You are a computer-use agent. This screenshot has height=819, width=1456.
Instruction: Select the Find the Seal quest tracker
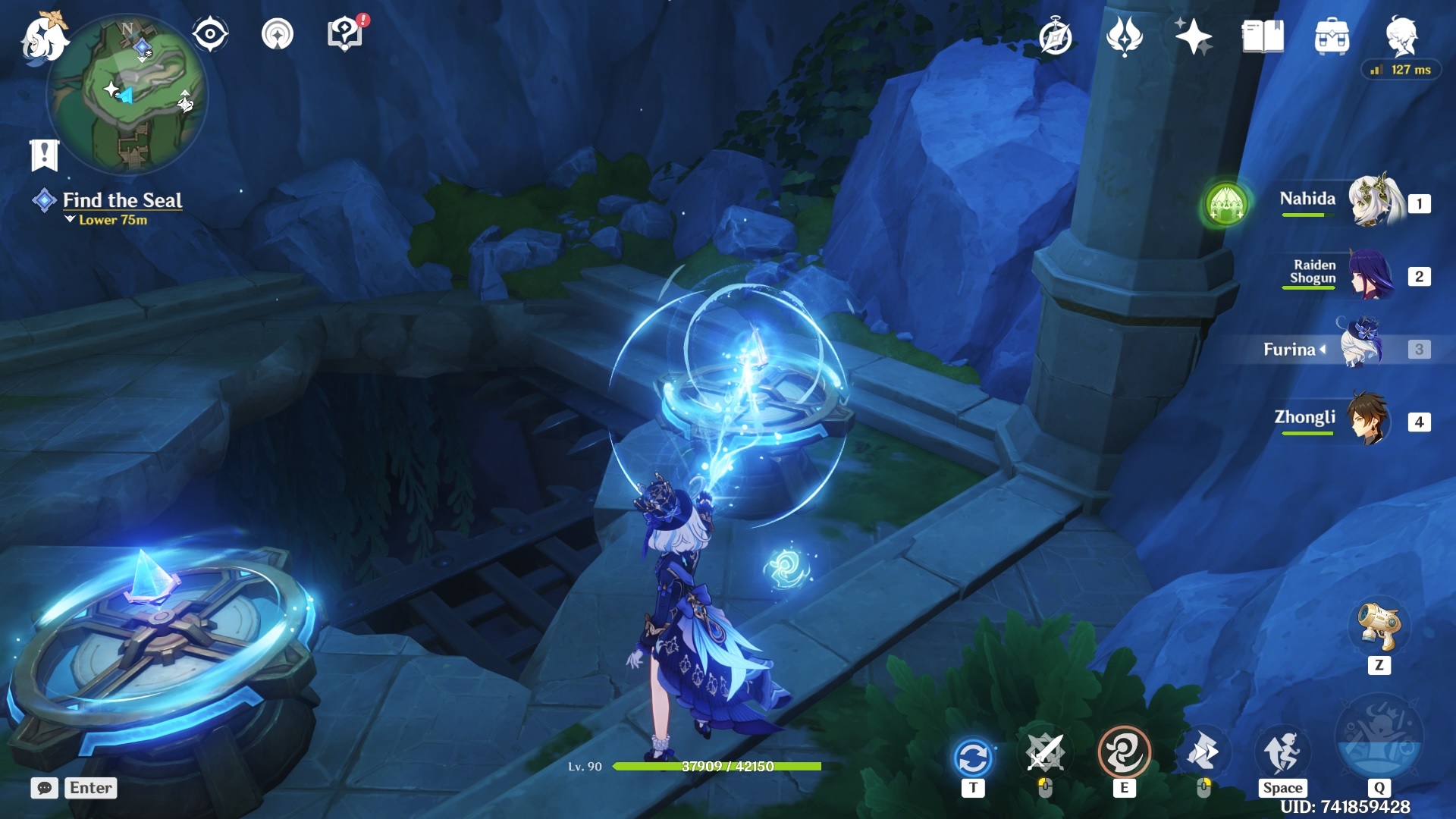point(121,200)
